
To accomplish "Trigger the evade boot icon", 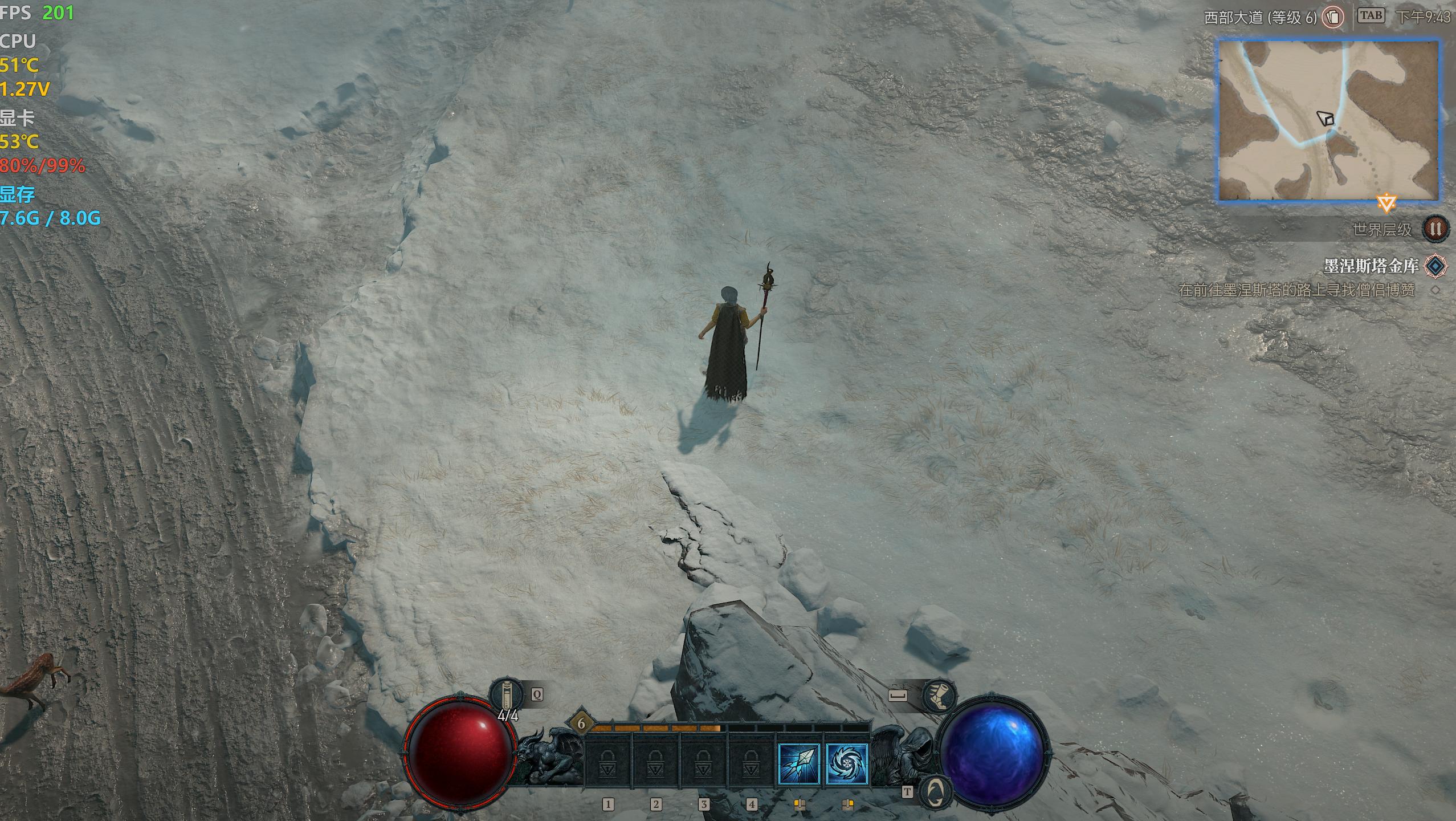I will click(939, 696).
